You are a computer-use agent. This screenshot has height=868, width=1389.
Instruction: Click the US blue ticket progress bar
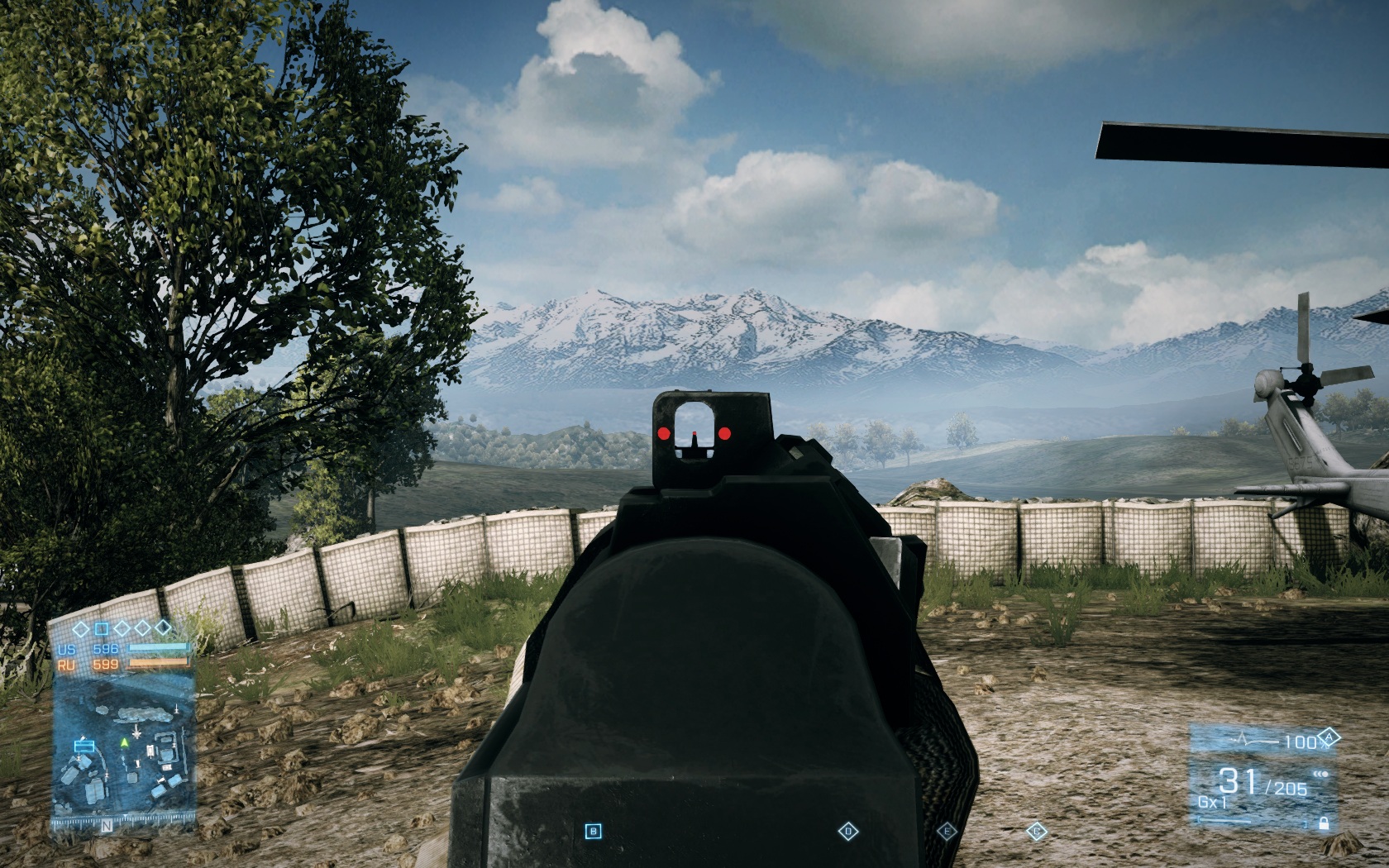[157, 648]
